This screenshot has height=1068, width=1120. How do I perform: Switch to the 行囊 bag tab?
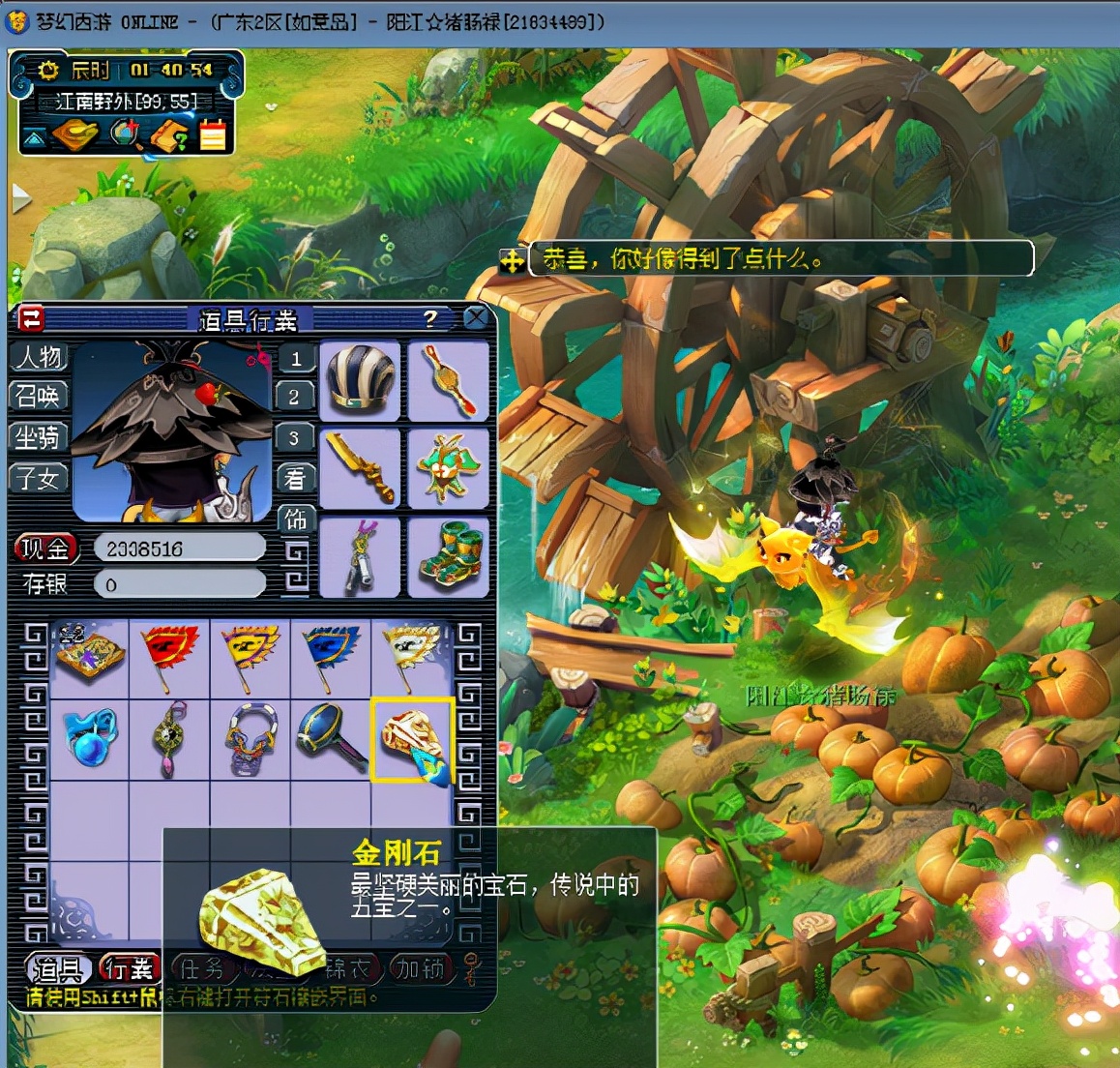[x=129, y=967]
